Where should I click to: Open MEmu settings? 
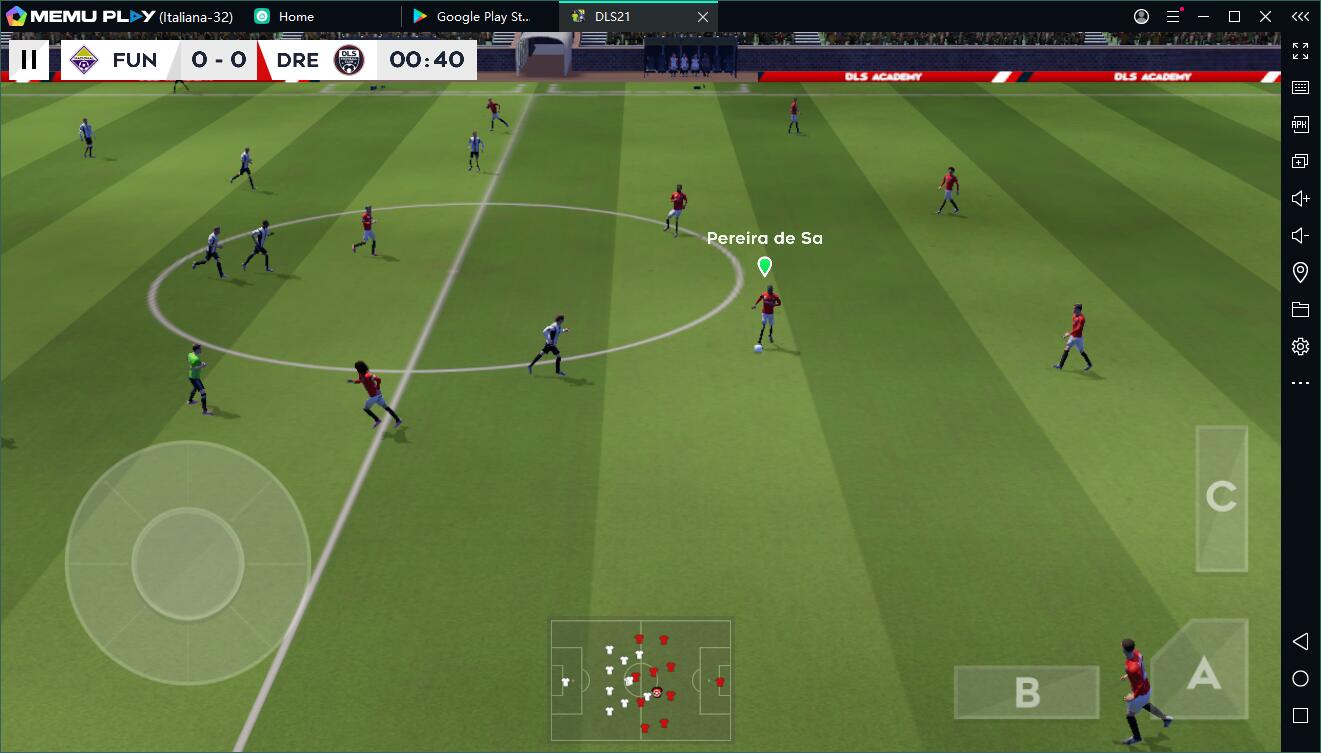click(1300, 345)
